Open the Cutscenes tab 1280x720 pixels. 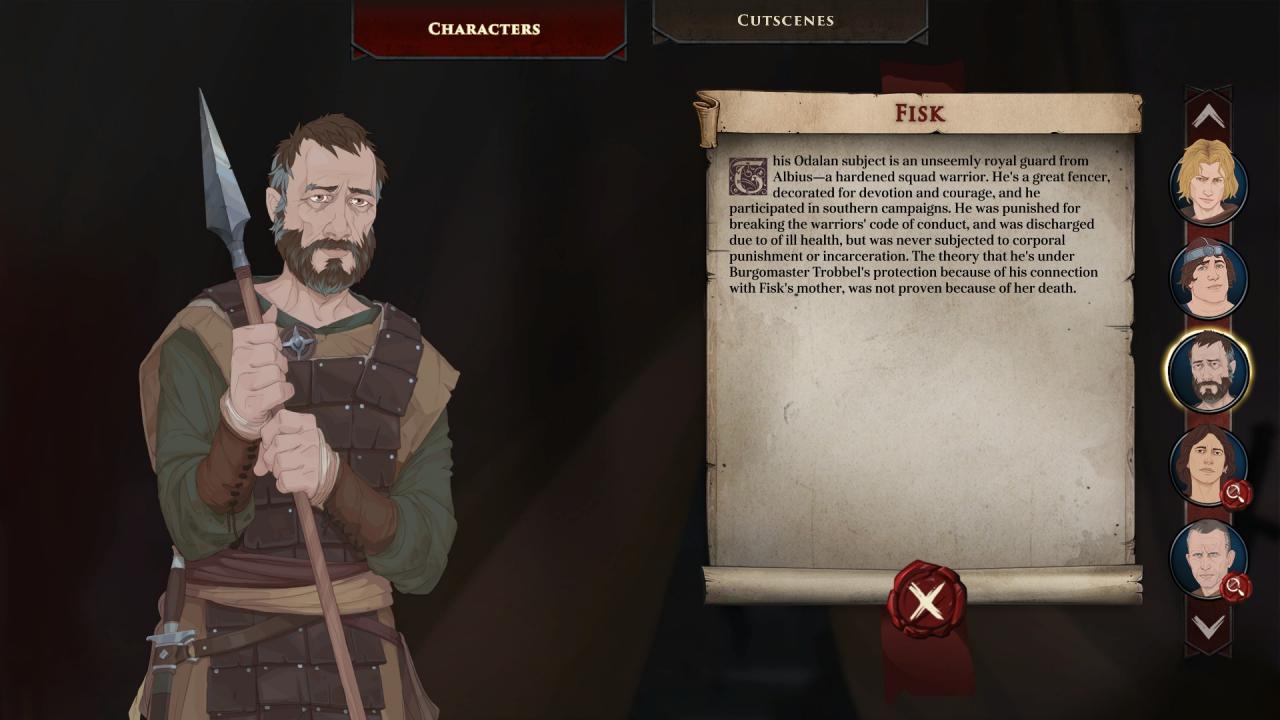tap(785, 20)
